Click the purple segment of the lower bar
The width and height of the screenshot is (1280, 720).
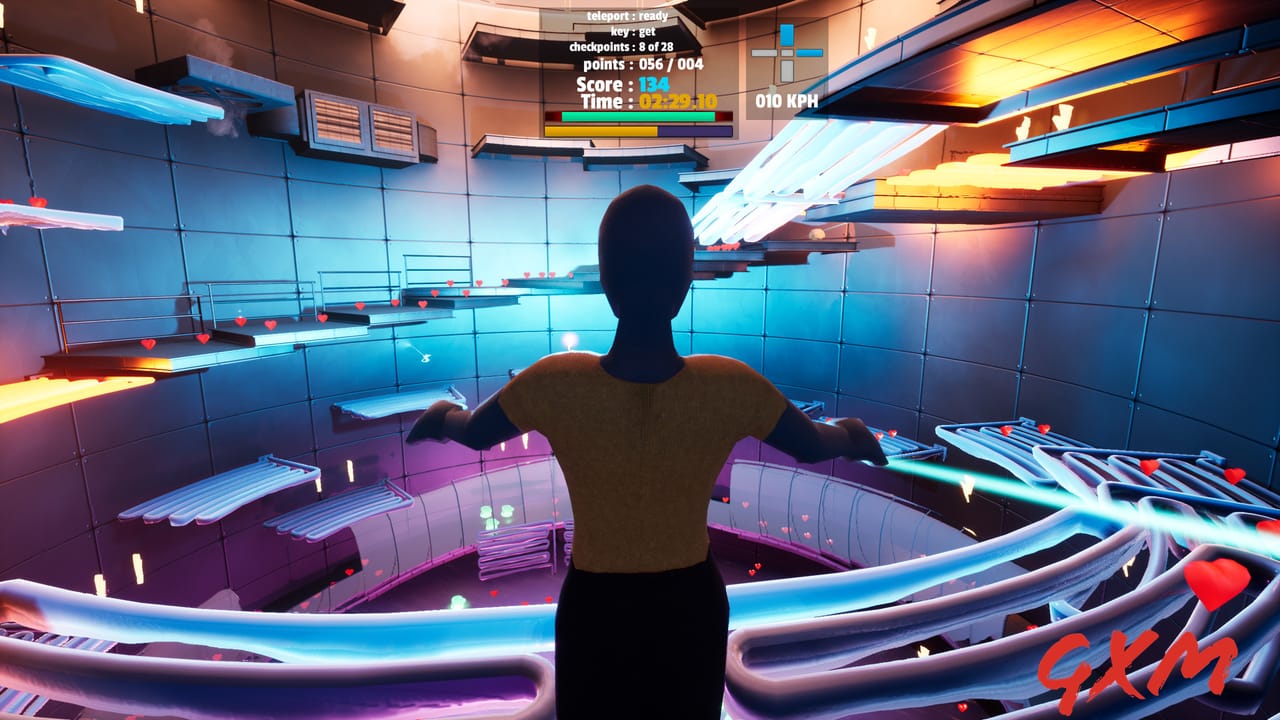pyautogui.click(x=694, y=129)
